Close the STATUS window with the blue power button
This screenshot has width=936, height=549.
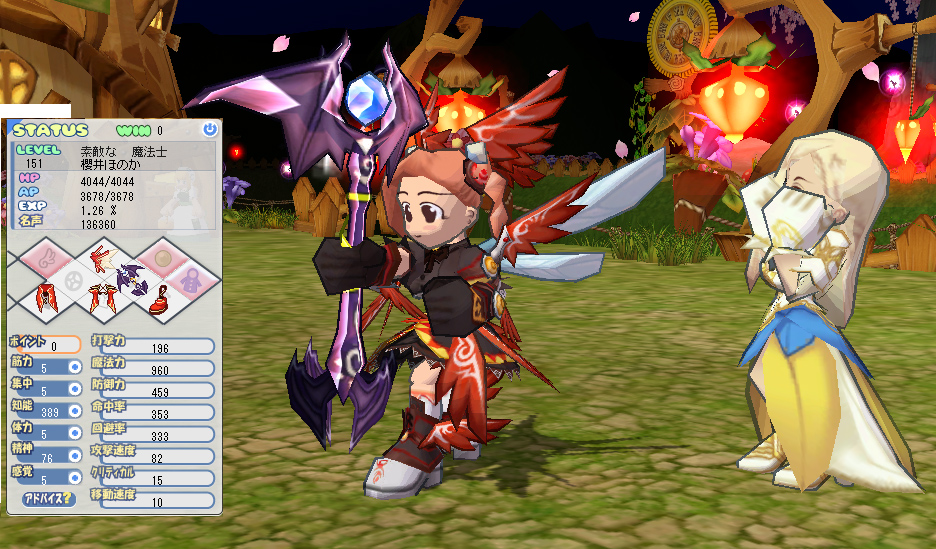click(x=209, y=129)
